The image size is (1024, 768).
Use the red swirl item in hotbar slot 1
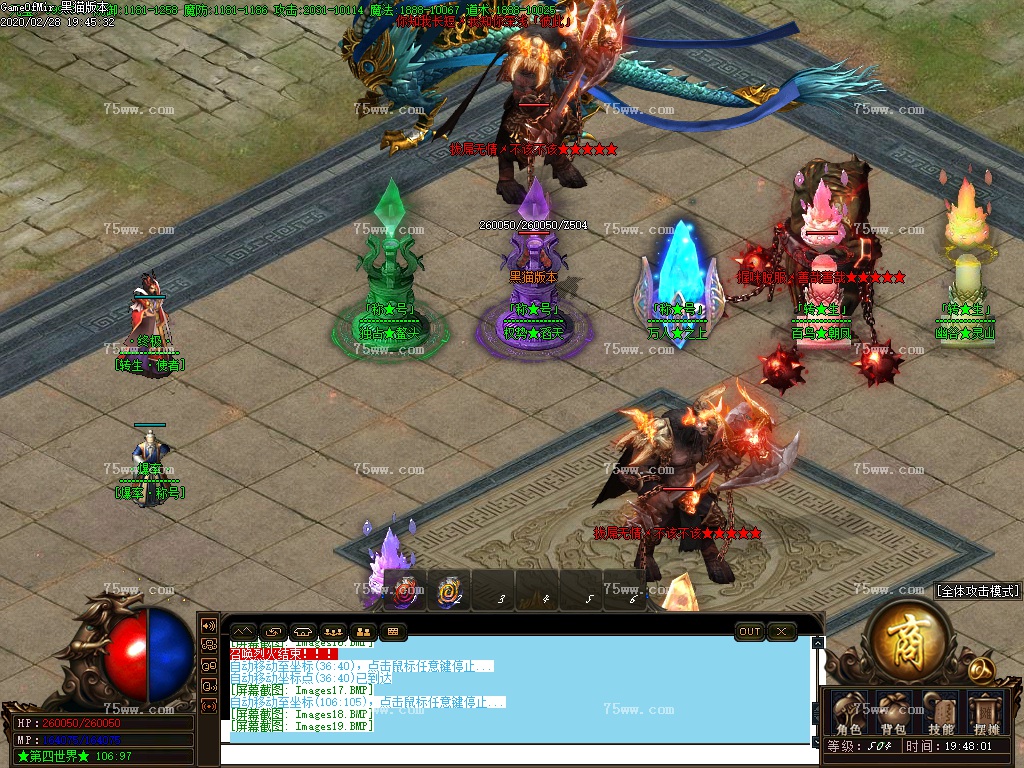click(405, 591)
